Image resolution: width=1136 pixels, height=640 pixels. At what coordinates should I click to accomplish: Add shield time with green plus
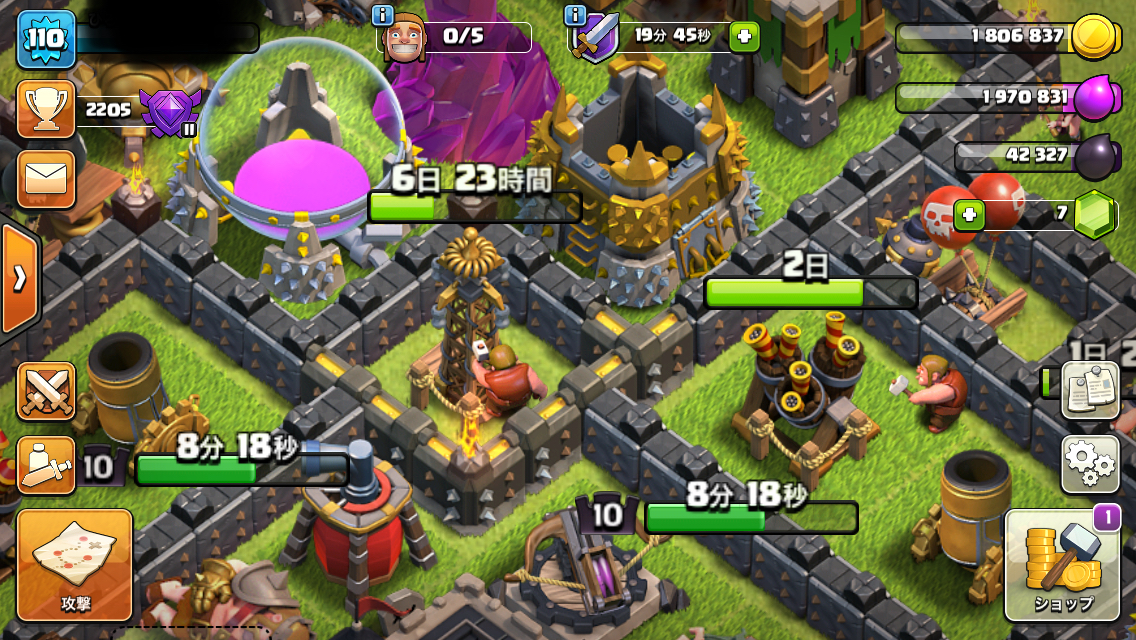point(744,37)
